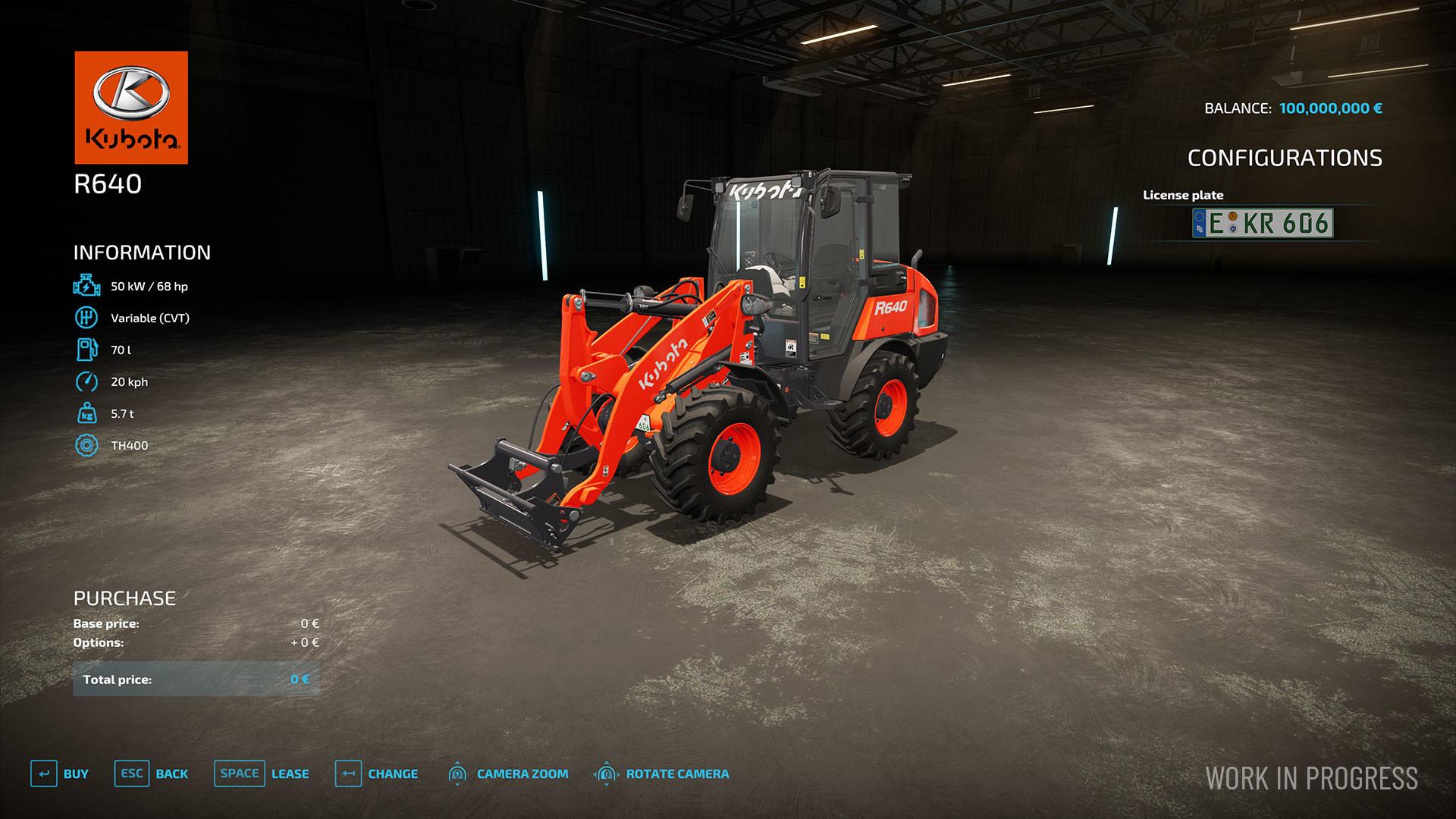This screenshot has width=1456, height=819.
Task: Open the Information panel heading
Action: [141, 253]
